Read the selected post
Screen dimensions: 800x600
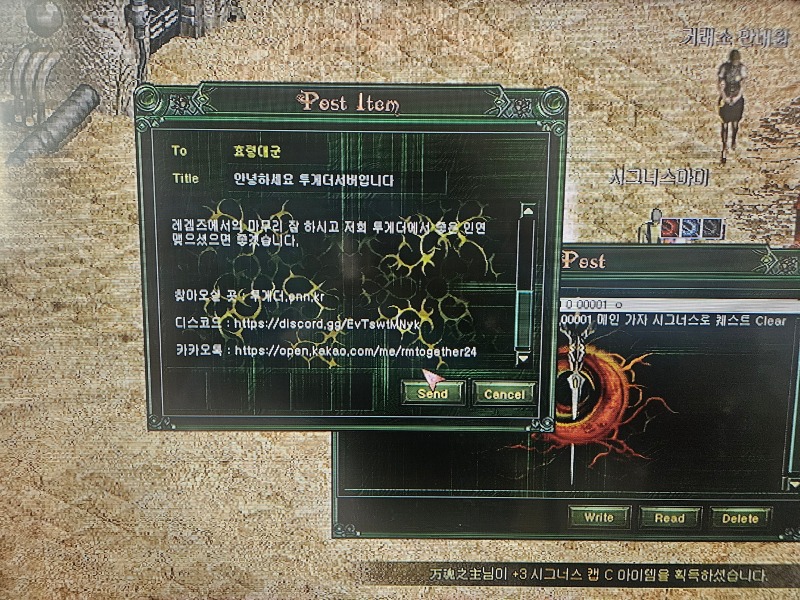[669, 517]
